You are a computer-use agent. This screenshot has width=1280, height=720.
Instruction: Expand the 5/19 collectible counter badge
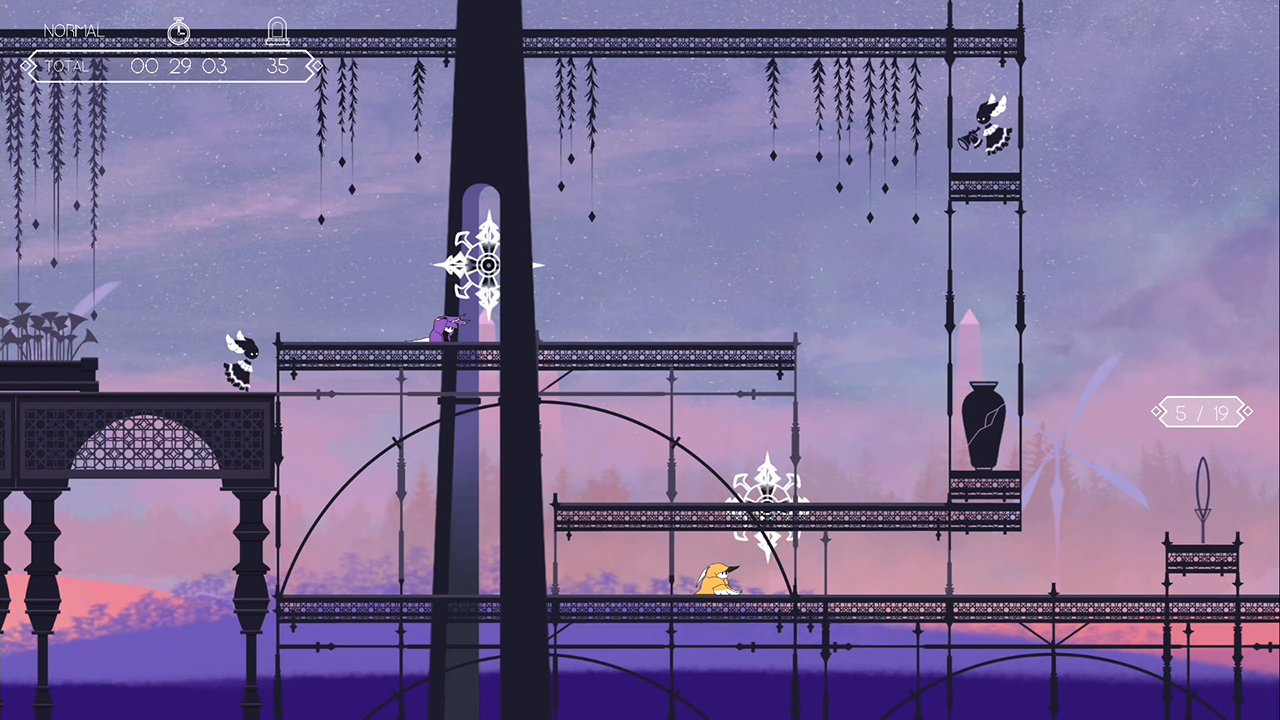tap(1201, 411)
